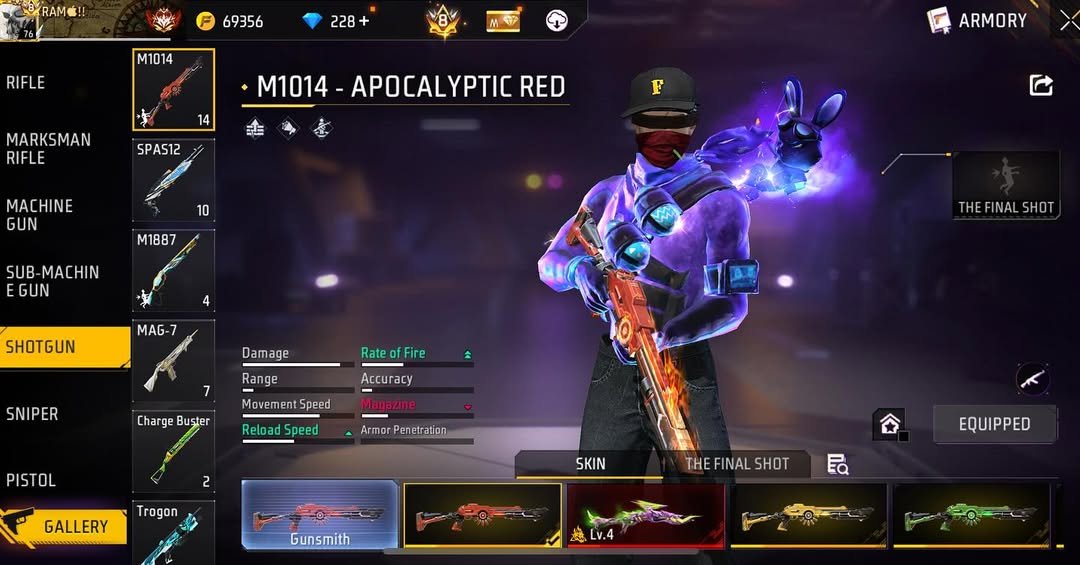Preview The Final Shot emote card
Screen dimensions: 1080x565
pyautogui.click(x=1006, y=185)
